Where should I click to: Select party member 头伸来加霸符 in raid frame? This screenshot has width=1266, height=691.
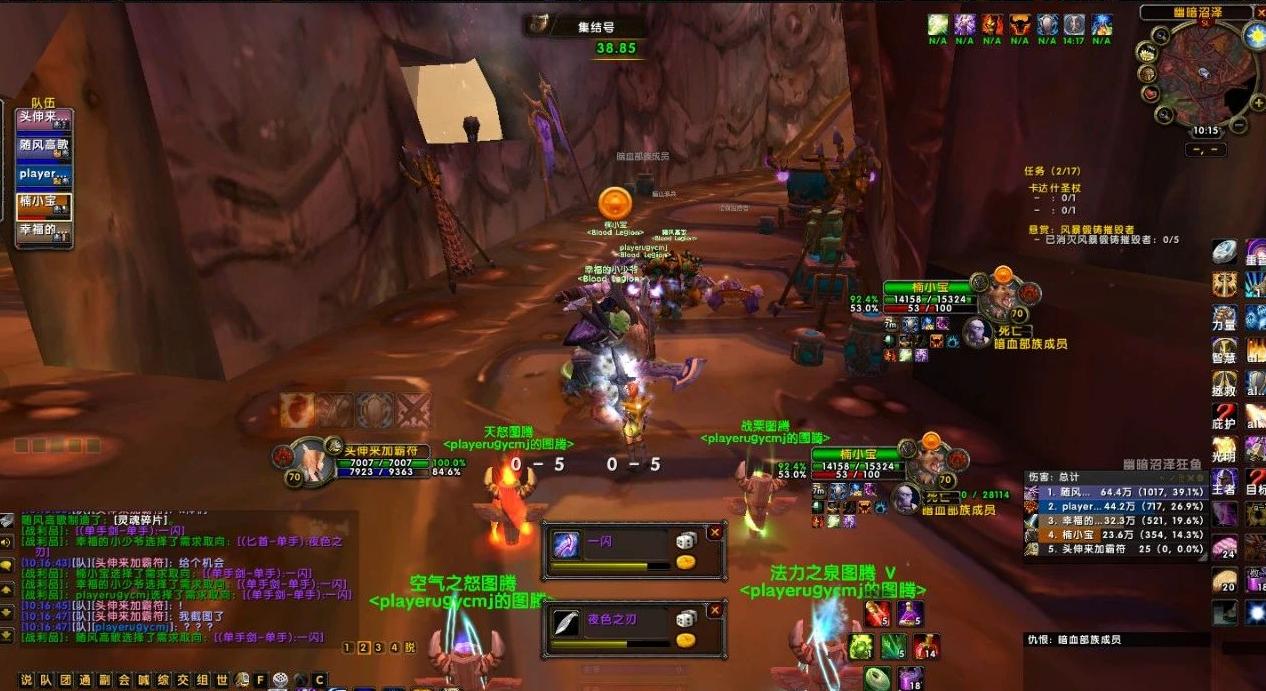(x=44, y=119)
